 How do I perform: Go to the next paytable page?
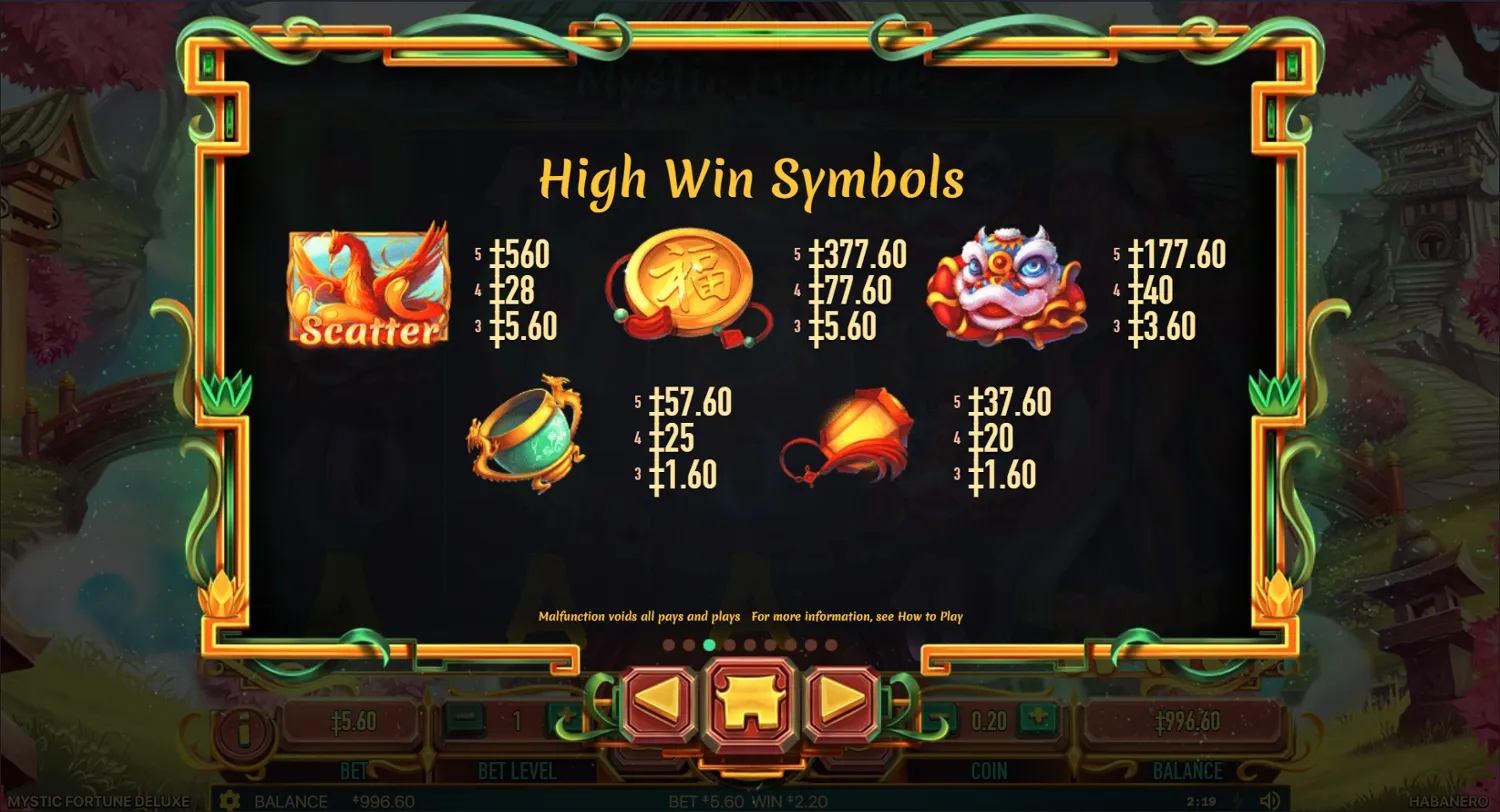845,700
